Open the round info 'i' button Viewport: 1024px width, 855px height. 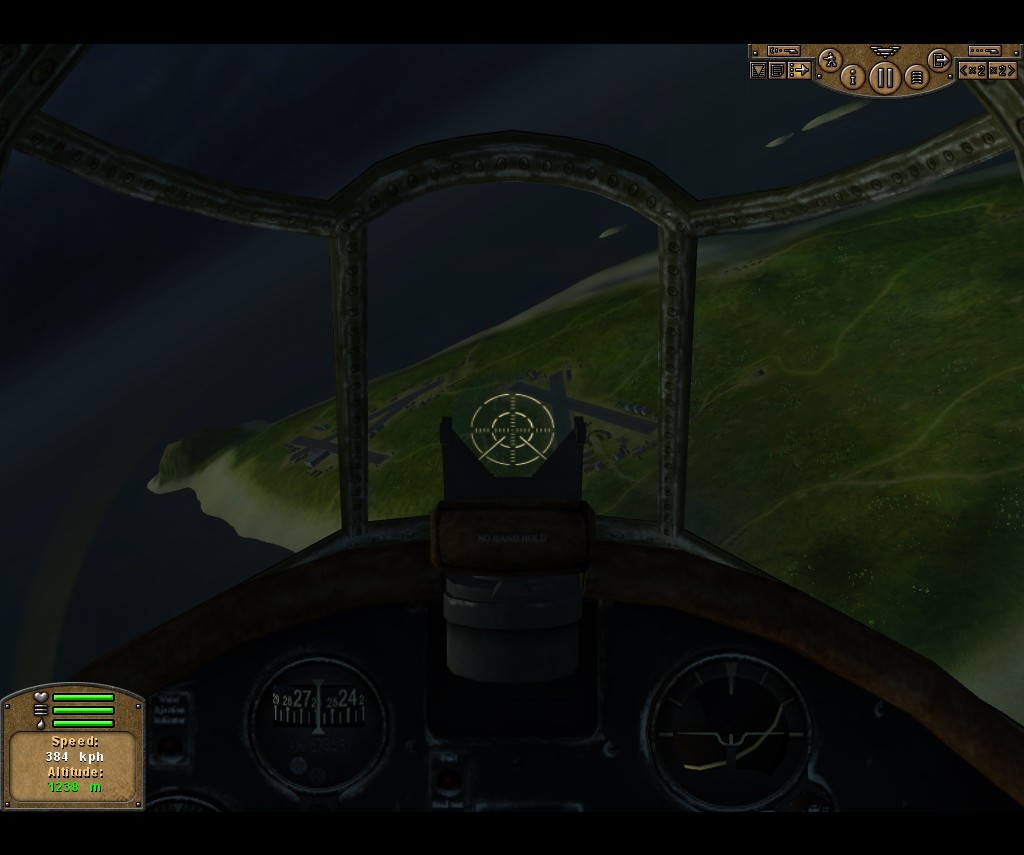(x=853, y=76)
